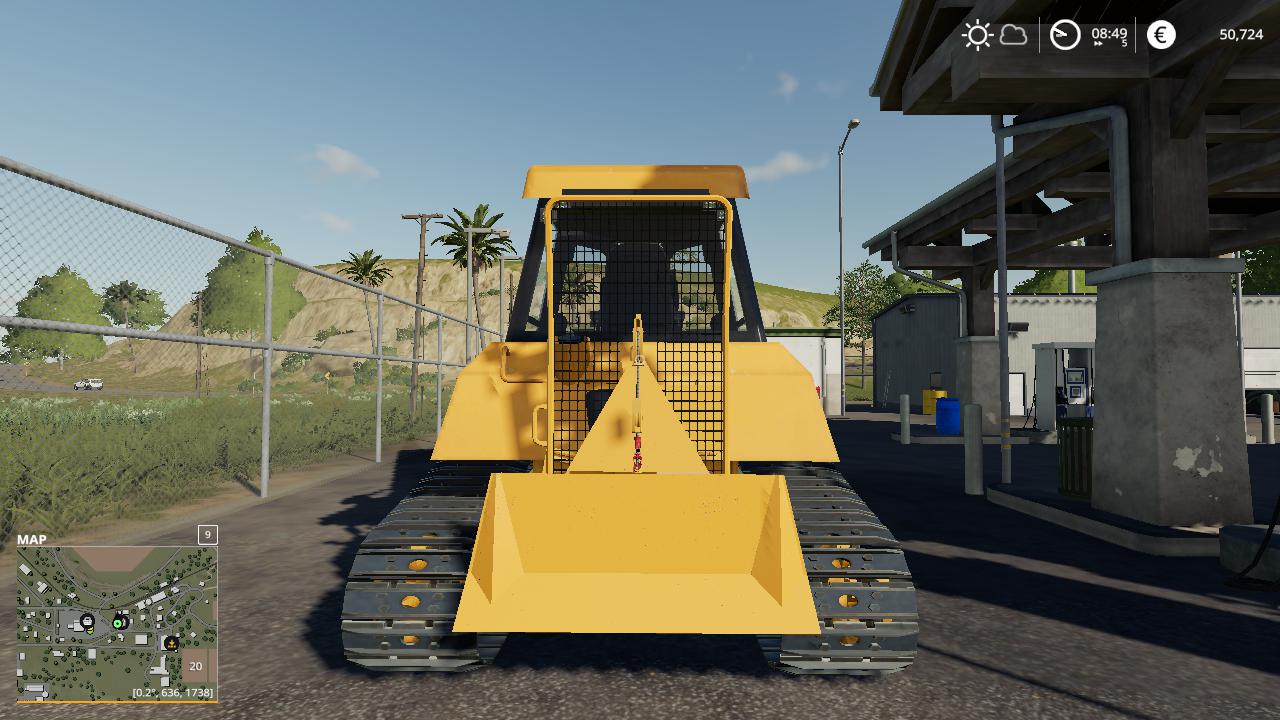
Task: Open the time display showing 08:49
Action: (x=1108, y=33)
